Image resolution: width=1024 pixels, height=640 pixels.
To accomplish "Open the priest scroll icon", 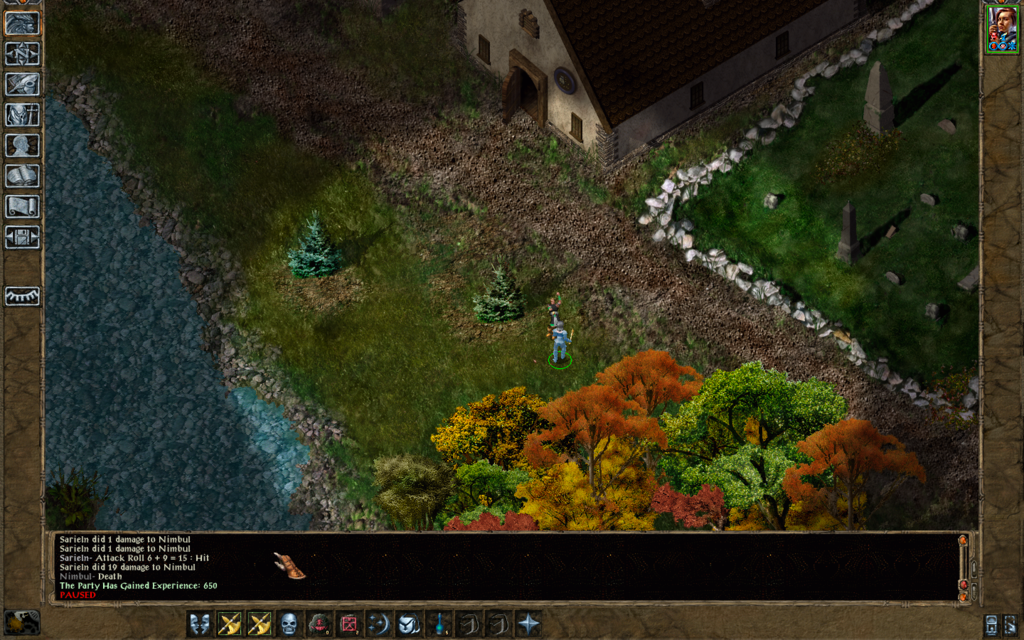I will (x=22, y=207).
